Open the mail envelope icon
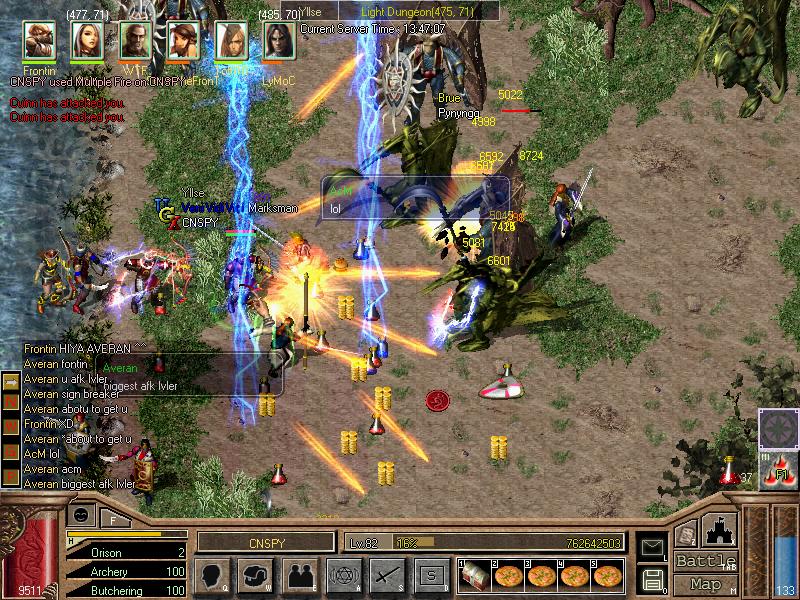Screen dimensions: 800x600 coord(652,547)
